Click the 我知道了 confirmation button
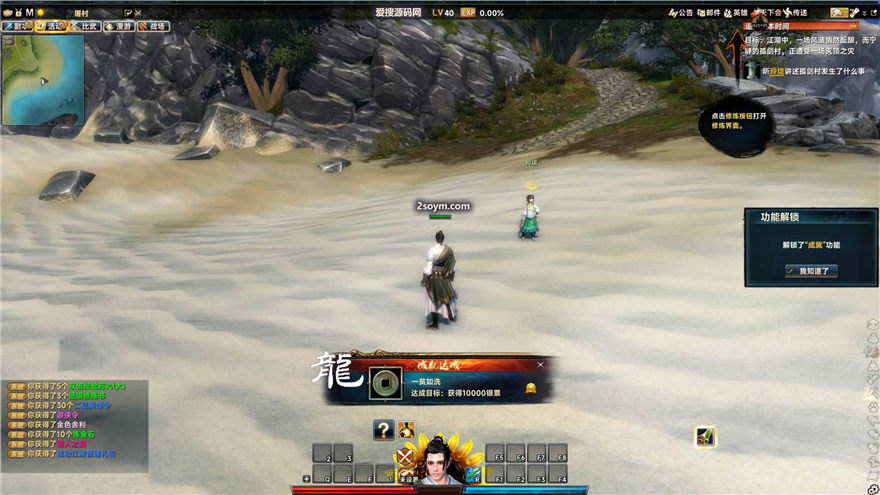This screenshot has height=495, width=880. (811, 271)
